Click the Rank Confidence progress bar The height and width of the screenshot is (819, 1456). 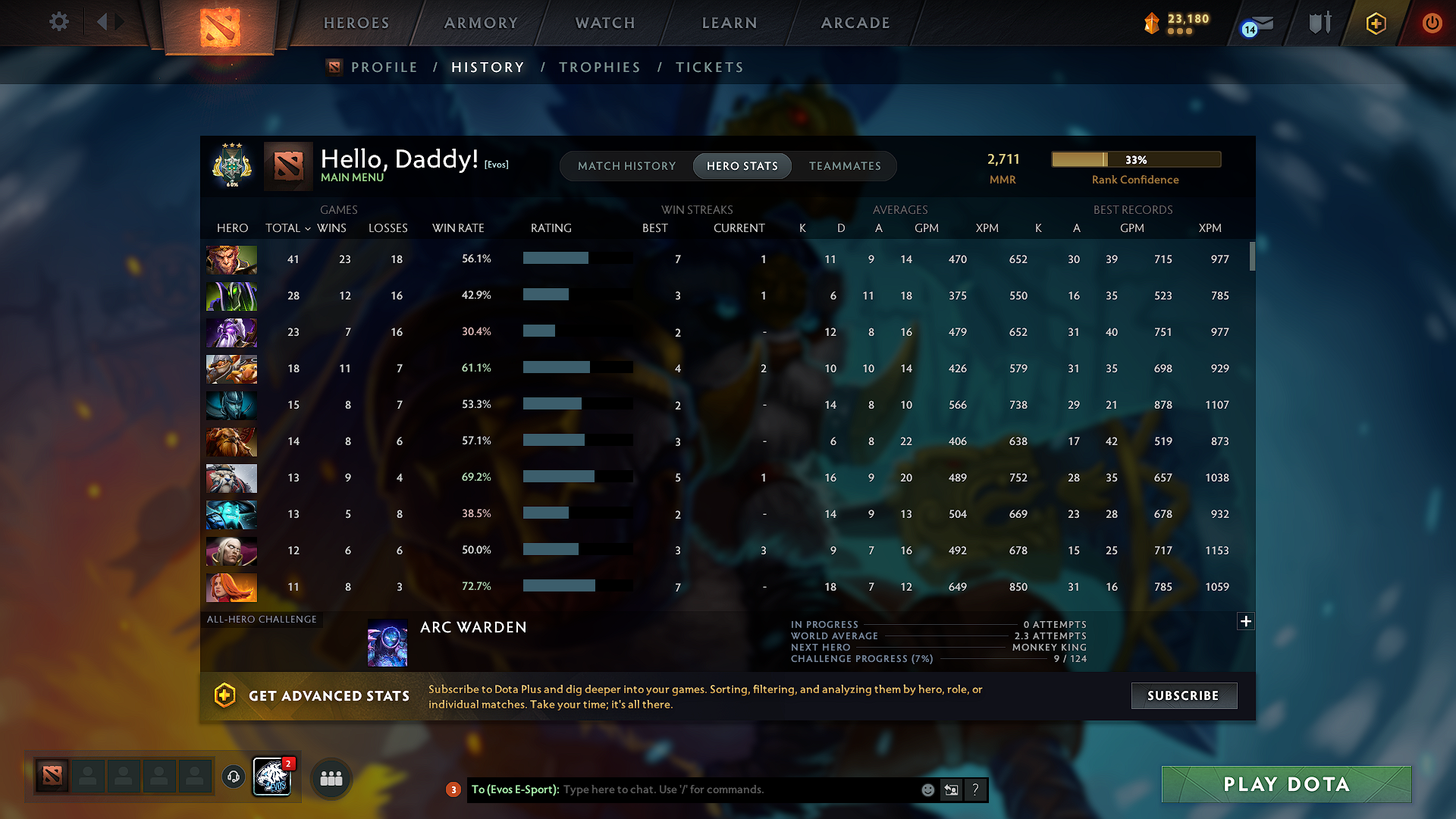pyautogui.click(x=1135, y=159)
